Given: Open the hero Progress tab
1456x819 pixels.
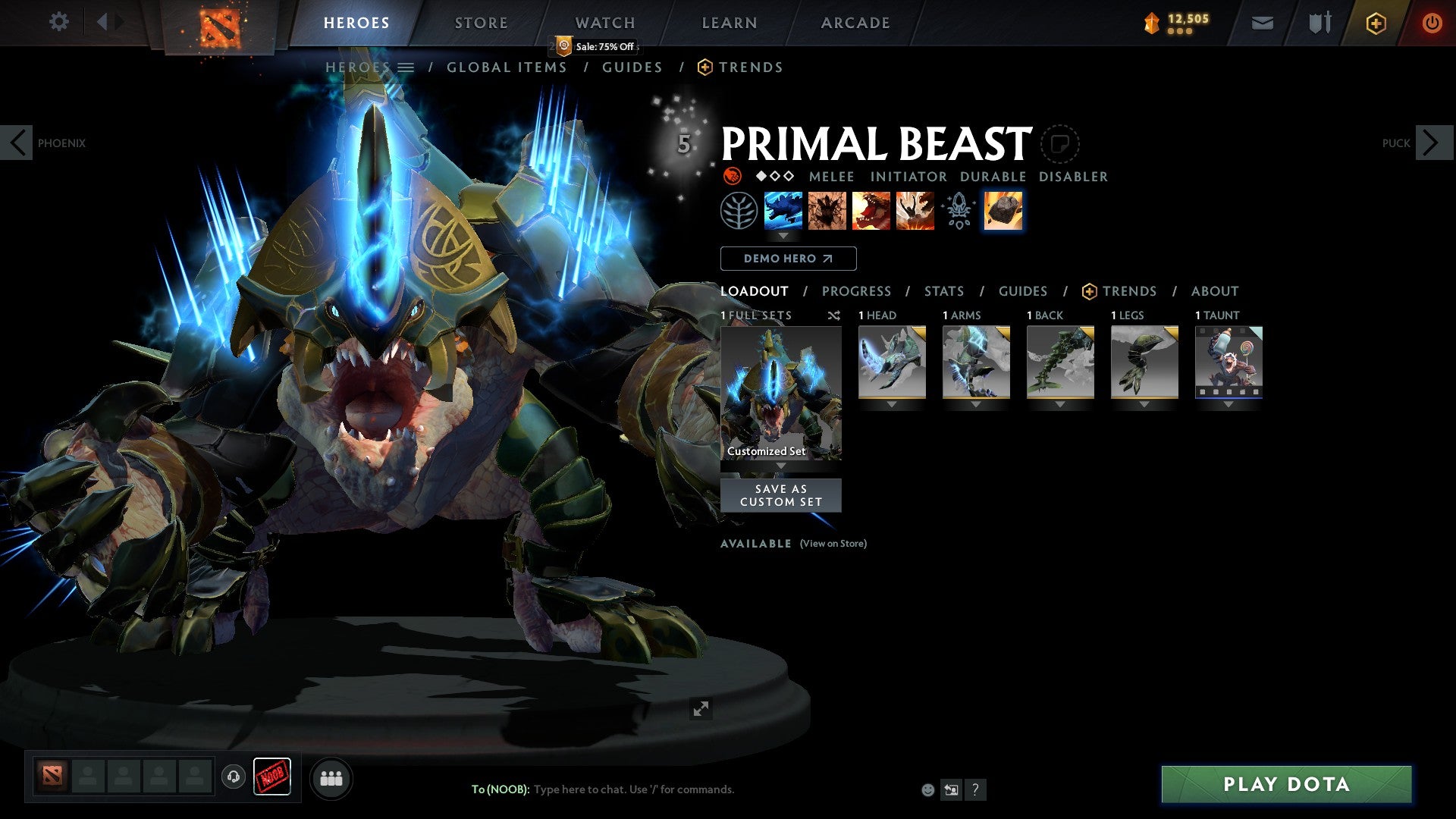Looking at the screenshot, I should pyautogui.click(x=856, y=291).
